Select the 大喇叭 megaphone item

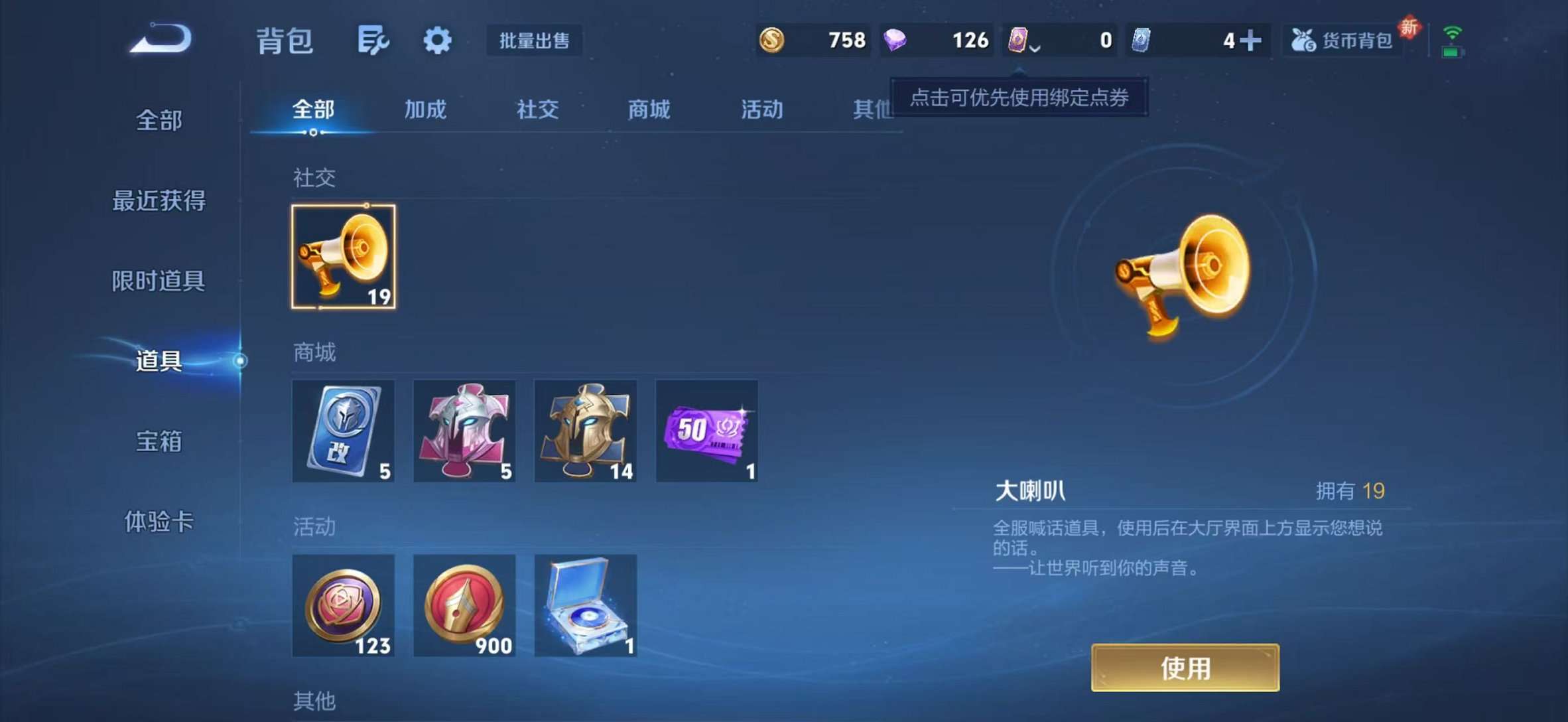coord(344,255)
